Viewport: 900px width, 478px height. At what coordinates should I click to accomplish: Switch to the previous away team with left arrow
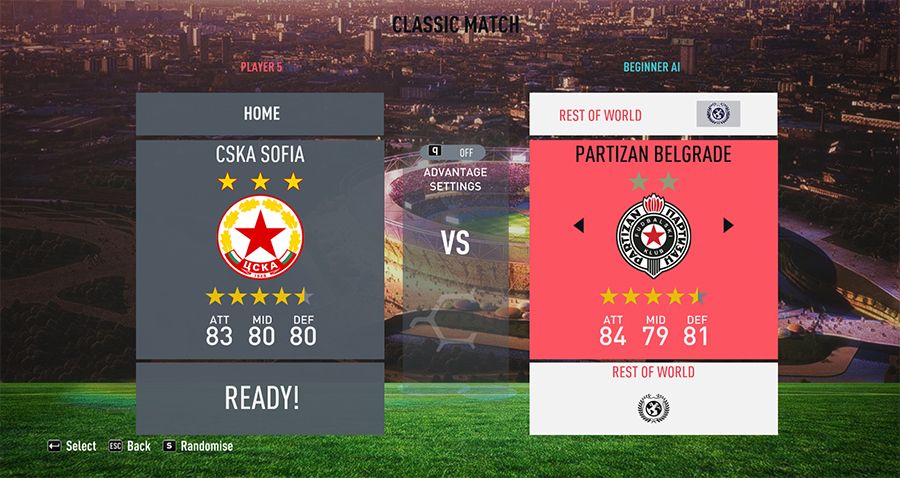pos(578,226)
